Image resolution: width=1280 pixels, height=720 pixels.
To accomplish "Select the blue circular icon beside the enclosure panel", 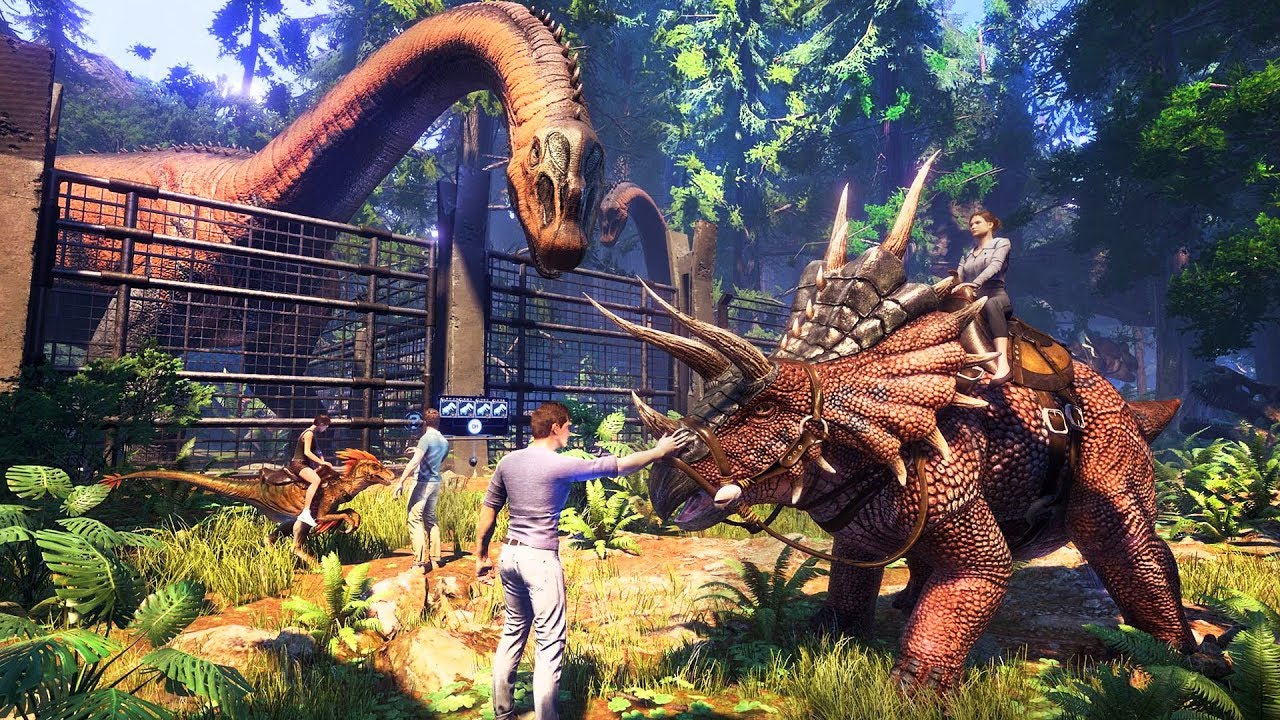I will [x=413, y=420].
